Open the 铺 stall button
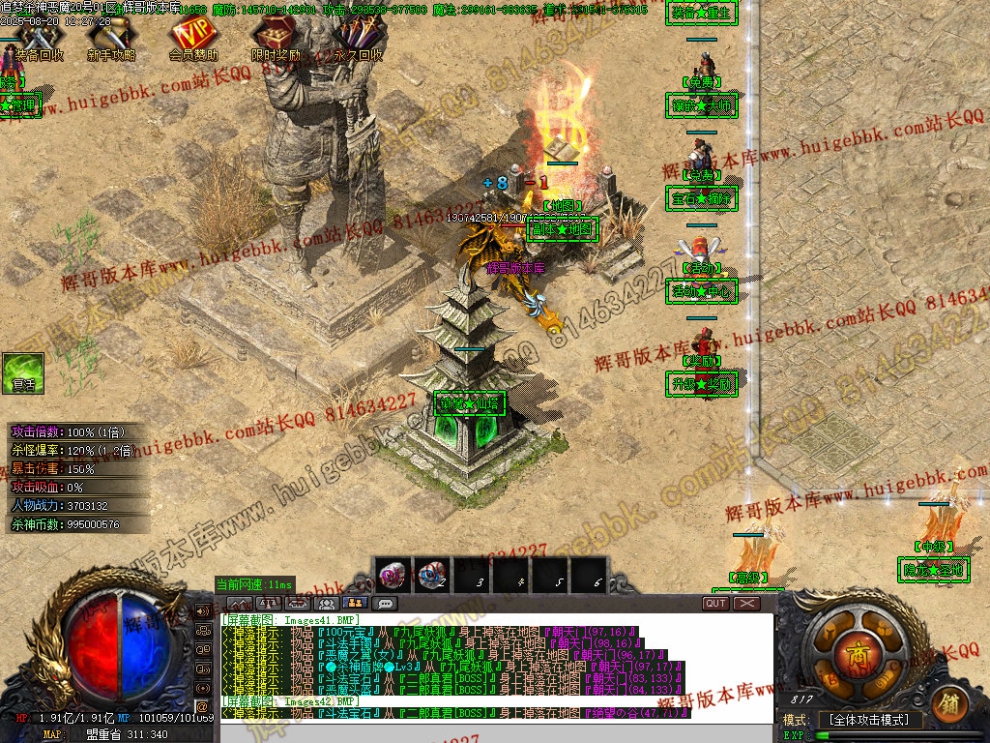990x743 pixels. (949, 702)
